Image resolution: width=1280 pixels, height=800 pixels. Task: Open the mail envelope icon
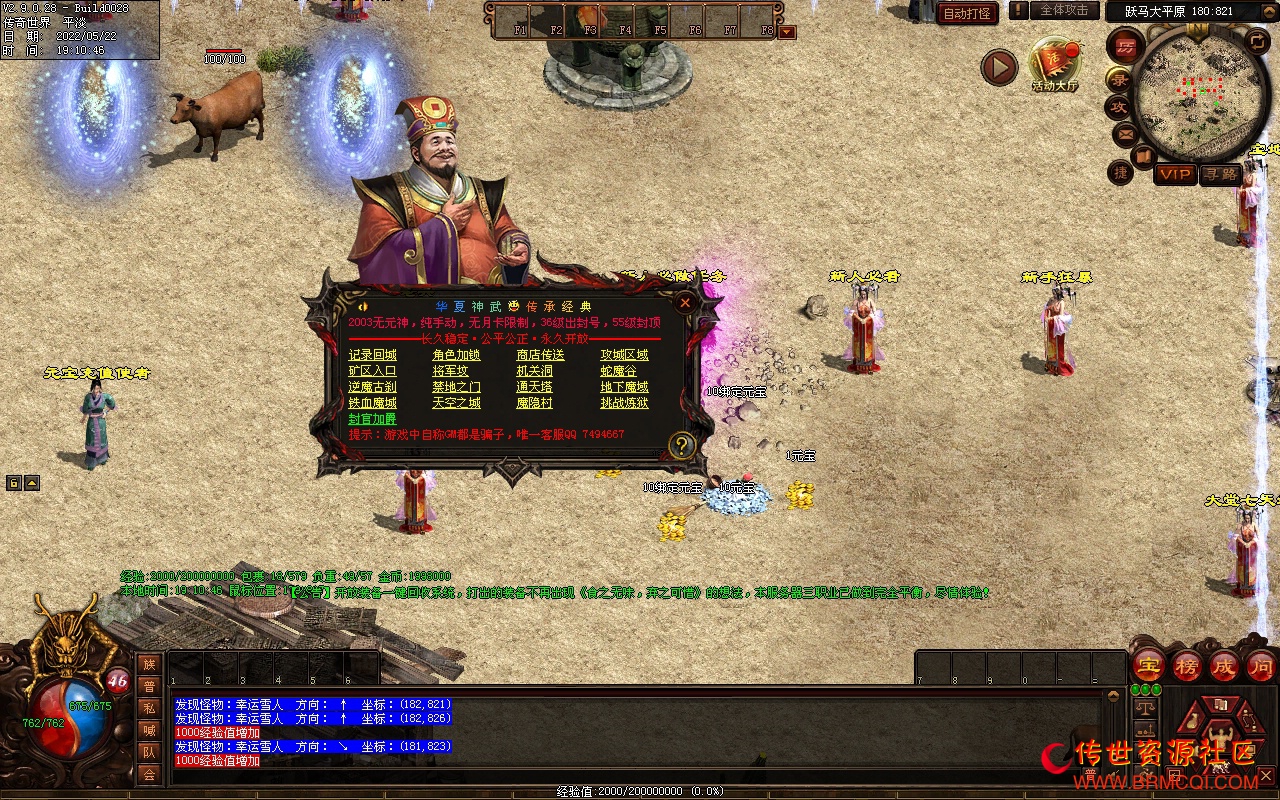pos(1125,132)
